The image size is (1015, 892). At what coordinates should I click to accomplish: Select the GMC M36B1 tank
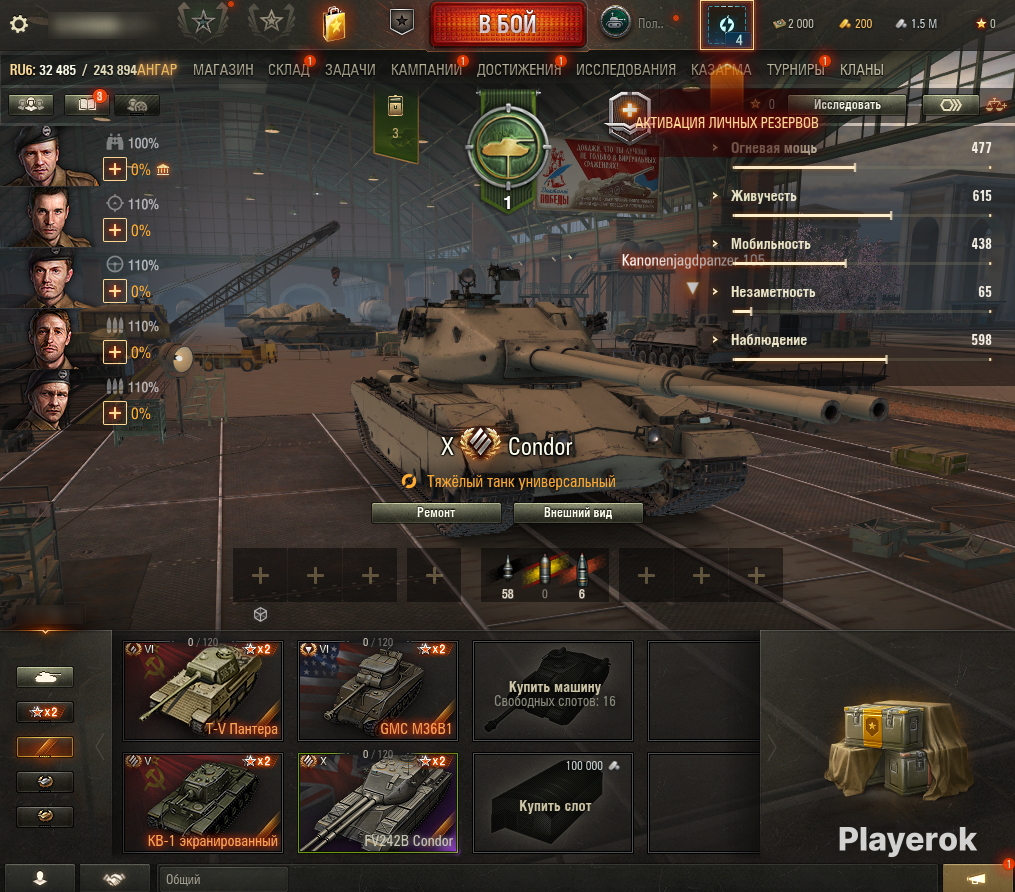click(378, 689)
